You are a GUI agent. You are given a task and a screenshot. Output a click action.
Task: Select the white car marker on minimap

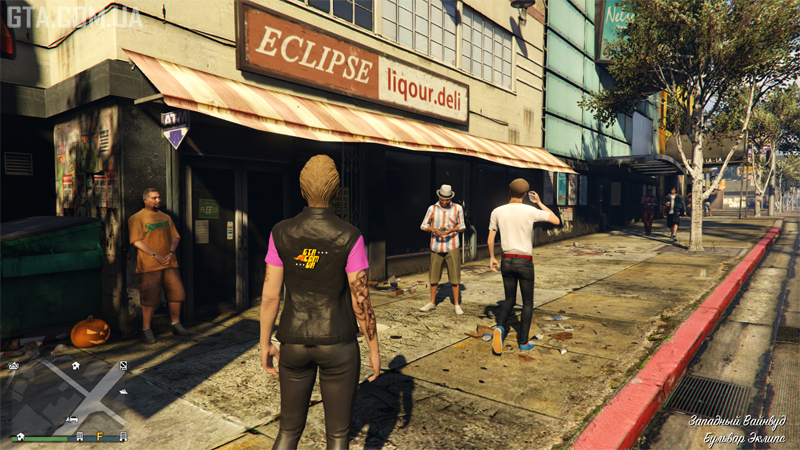[72, 419]
